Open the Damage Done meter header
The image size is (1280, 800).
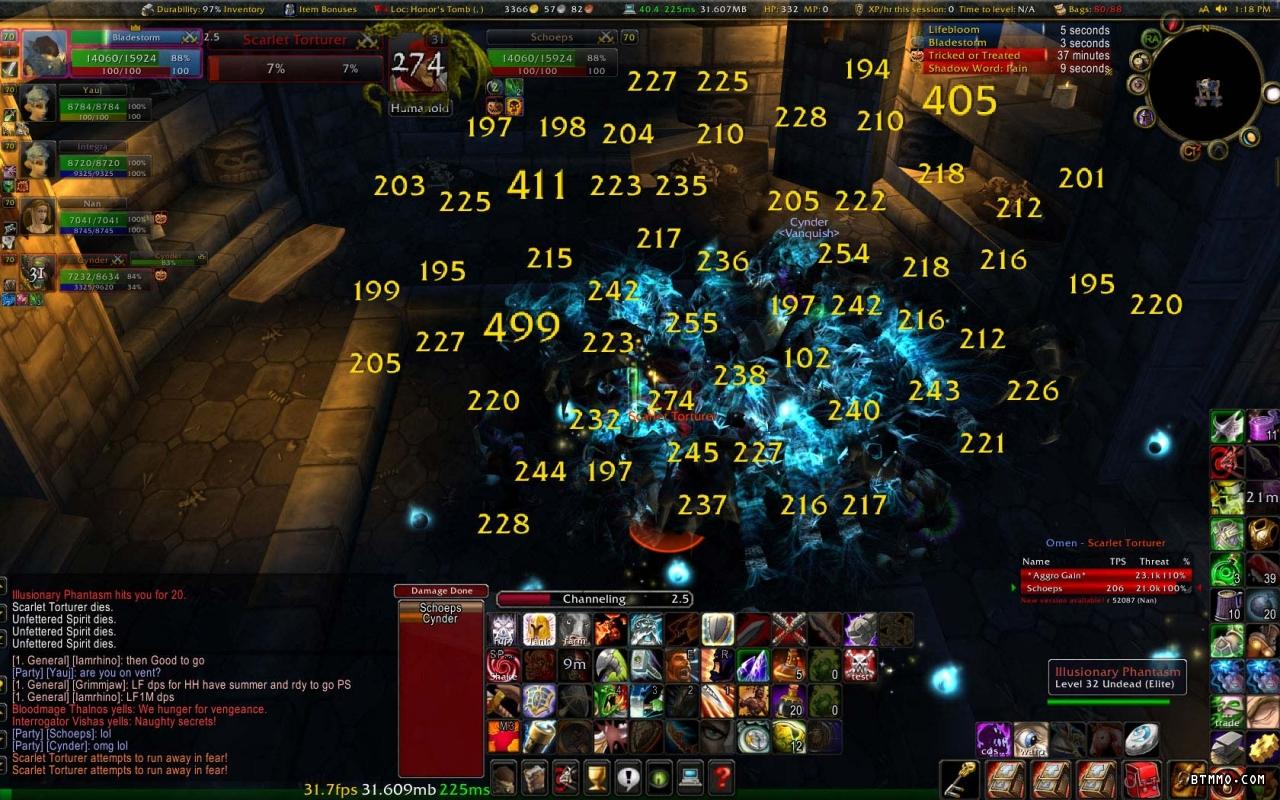440,591
